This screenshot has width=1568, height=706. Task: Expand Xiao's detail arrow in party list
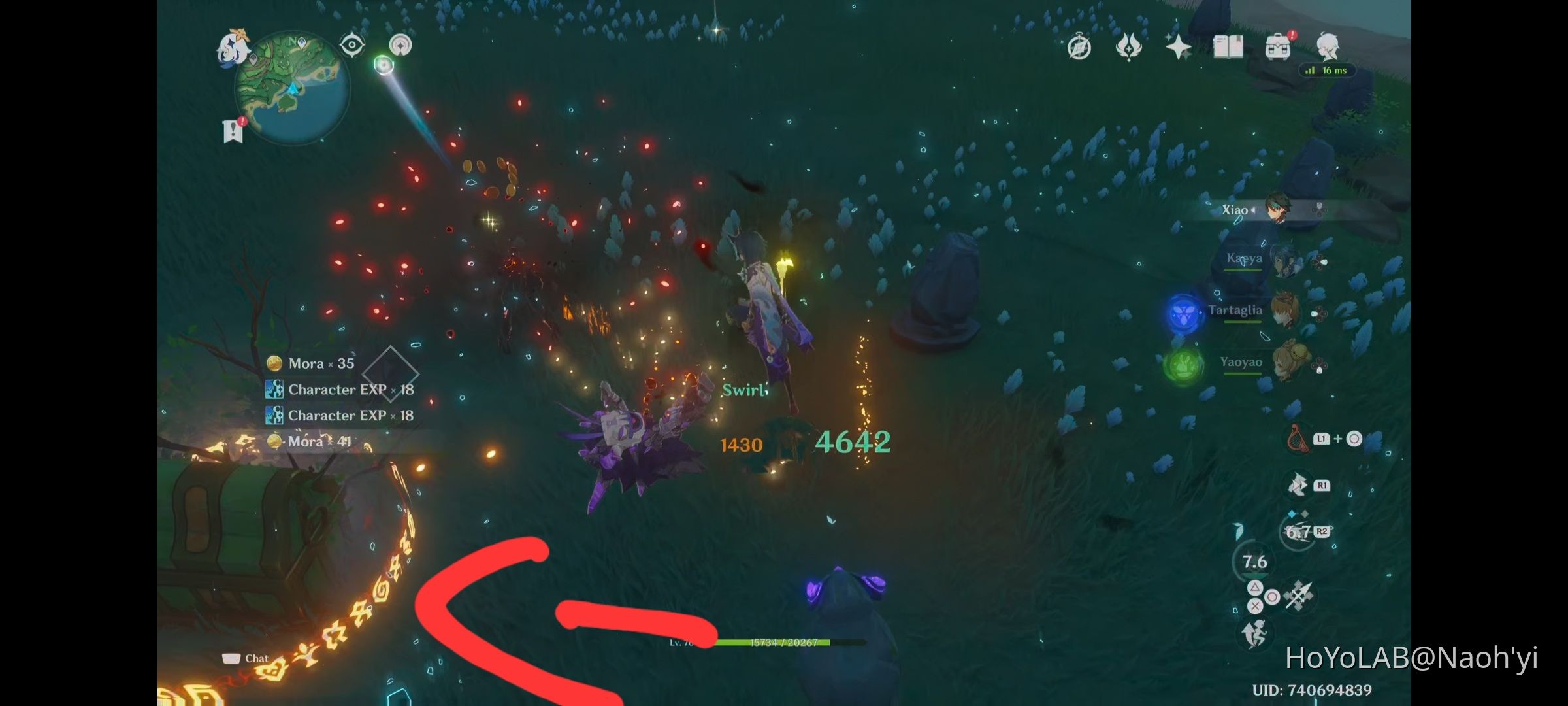(1253, 210)
